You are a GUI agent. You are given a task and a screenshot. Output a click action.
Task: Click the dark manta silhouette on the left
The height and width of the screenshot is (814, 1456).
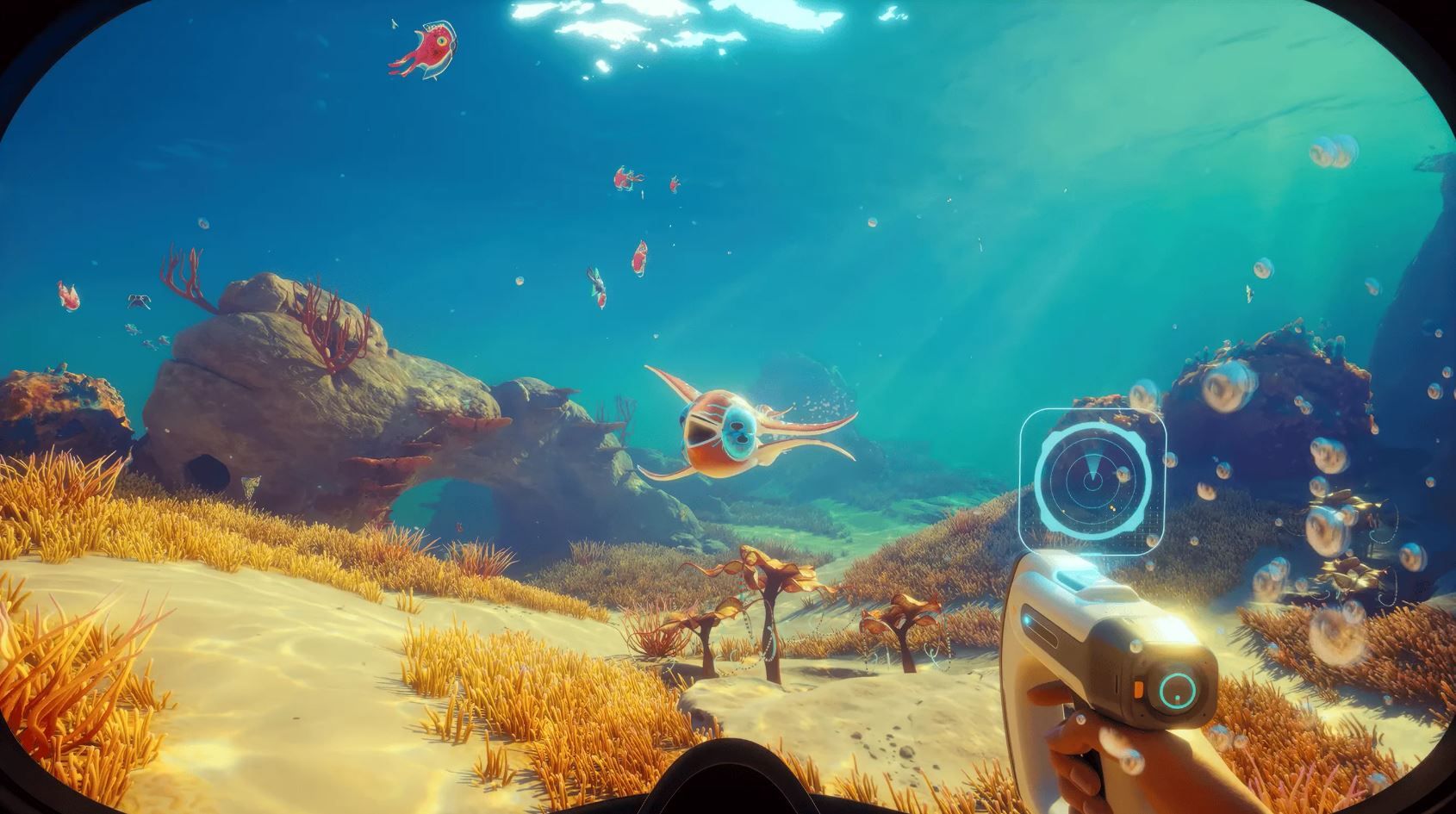[x=139, y=301]
